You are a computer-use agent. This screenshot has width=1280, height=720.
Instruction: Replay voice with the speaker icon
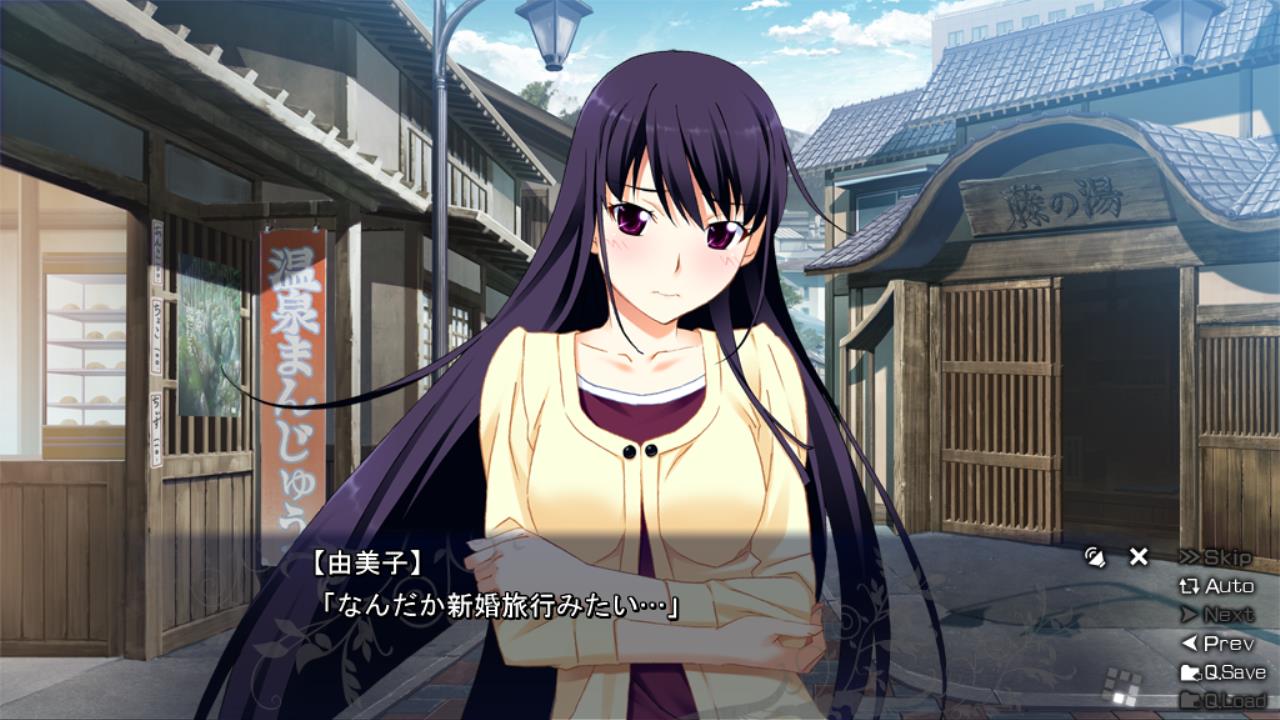point(1096,557)
